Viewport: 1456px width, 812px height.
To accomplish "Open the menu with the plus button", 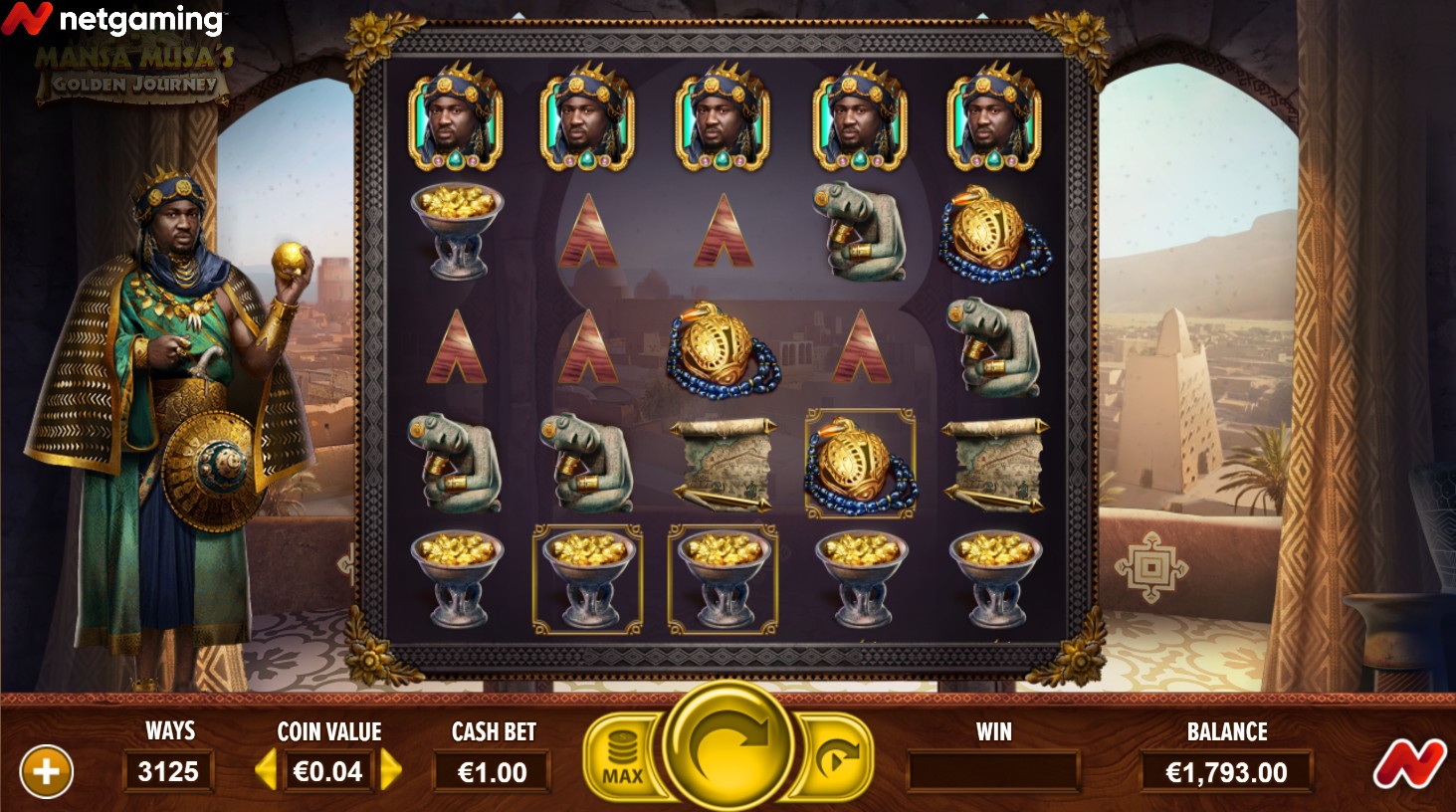I will coord(46,771).
